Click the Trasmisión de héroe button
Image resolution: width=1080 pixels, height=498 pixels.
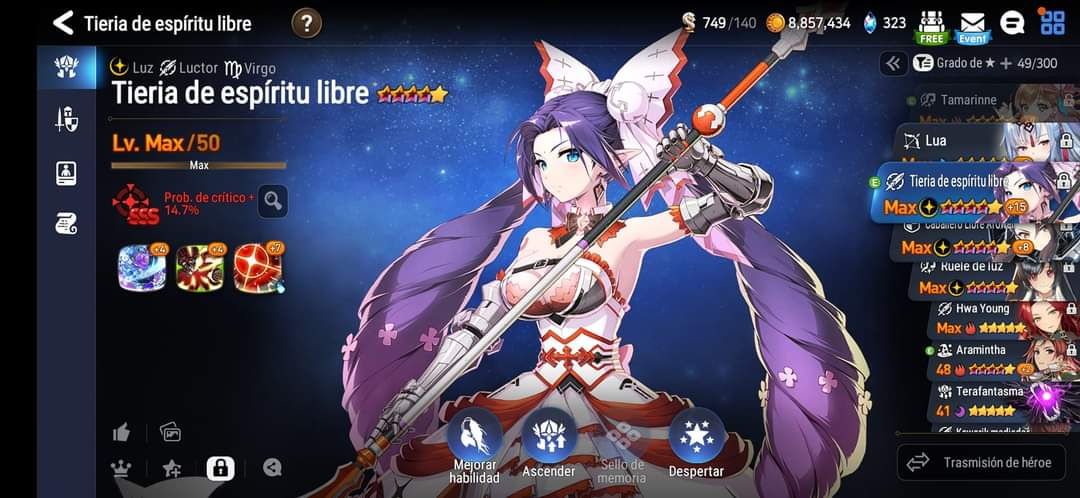coord(980,462)
